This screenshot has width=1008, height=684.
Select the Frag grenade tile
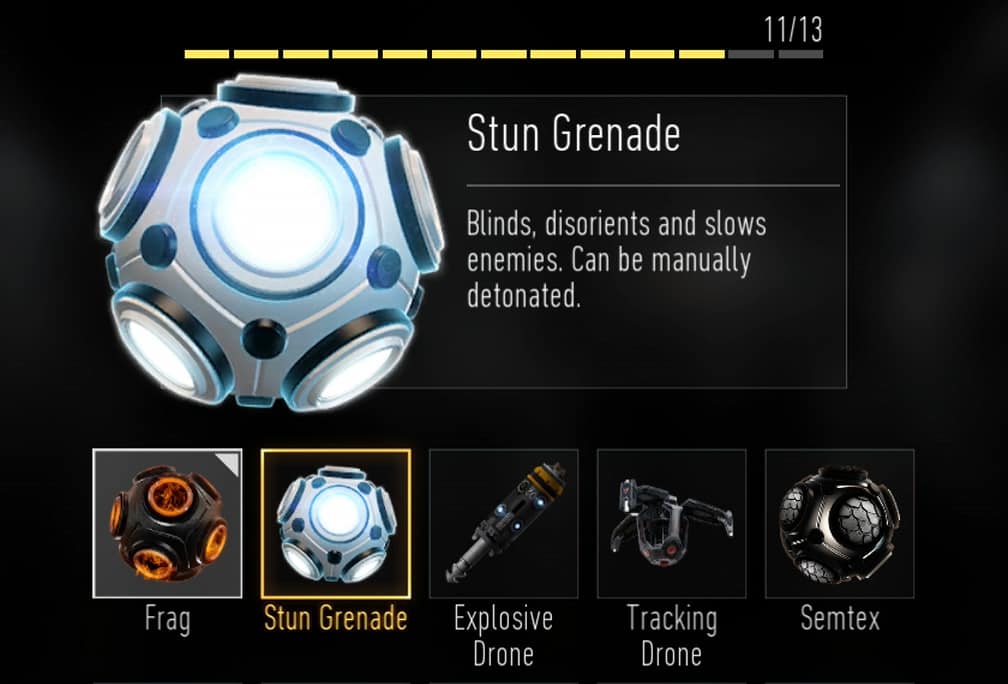pyautogui.click(x=167, y=523)
